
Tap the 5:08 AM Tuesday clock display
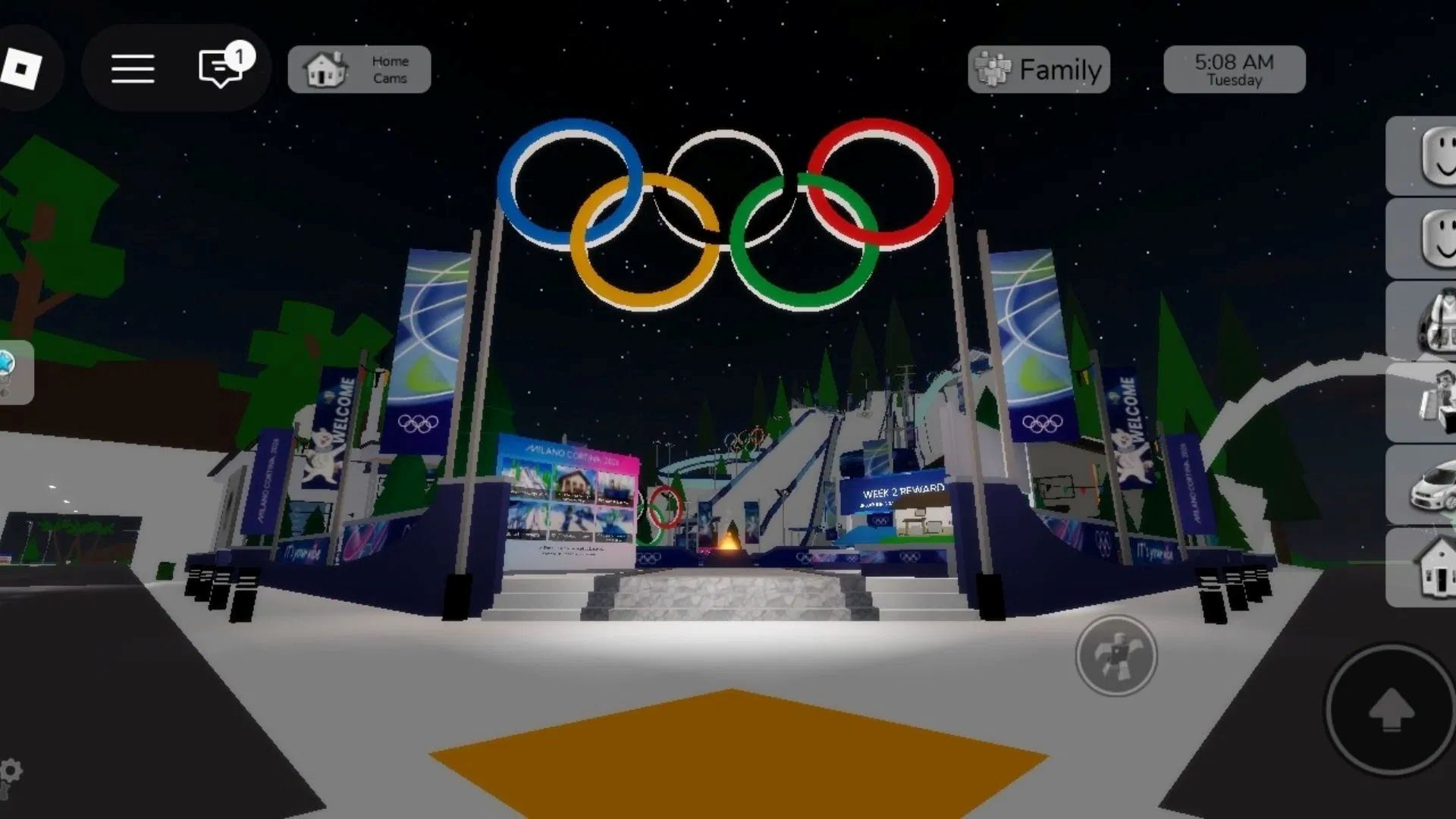[1233, 69]
